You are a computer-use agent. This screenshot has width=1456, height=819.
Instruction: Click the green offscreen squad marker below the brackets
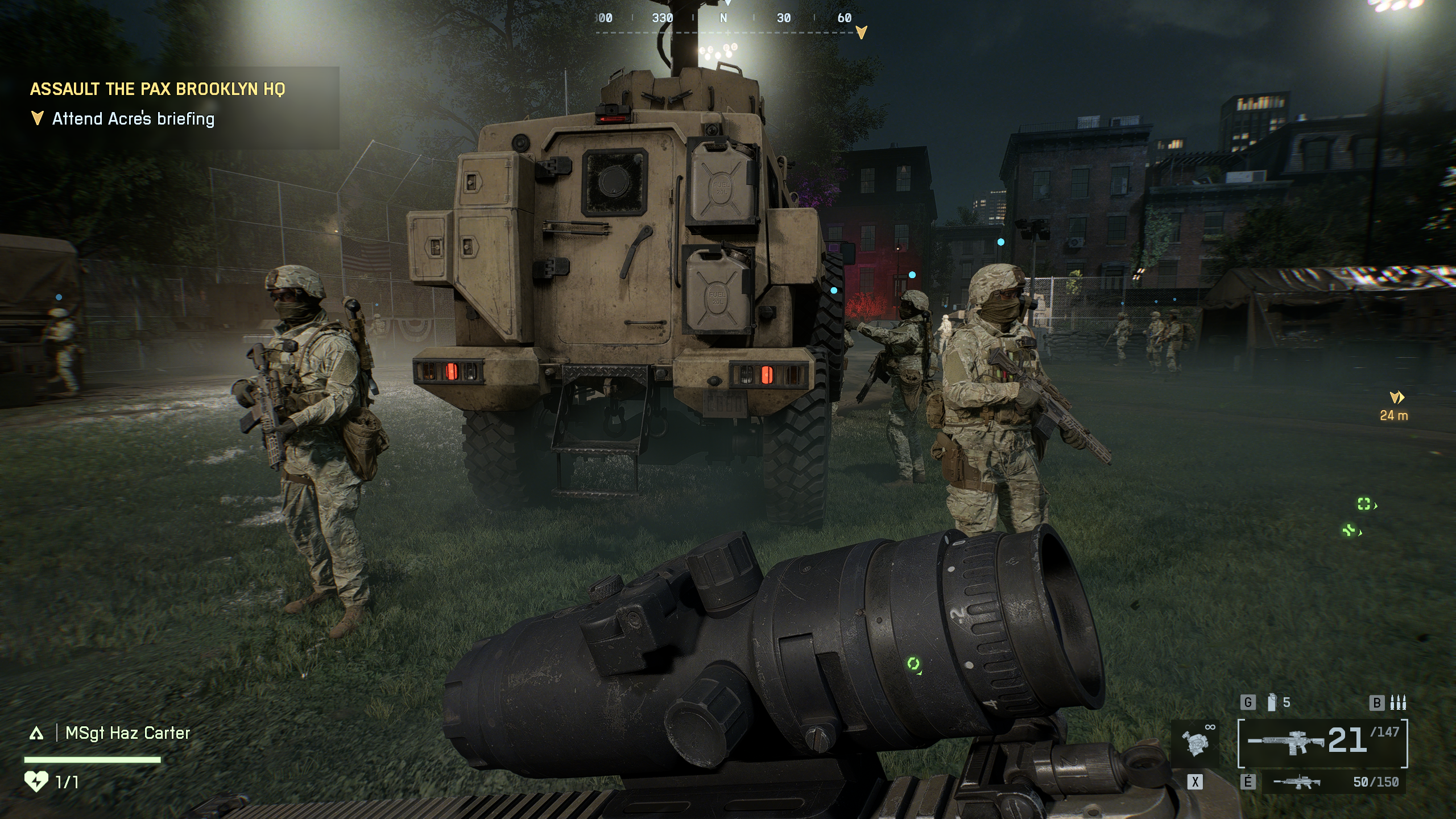[x=1350, y=531]
